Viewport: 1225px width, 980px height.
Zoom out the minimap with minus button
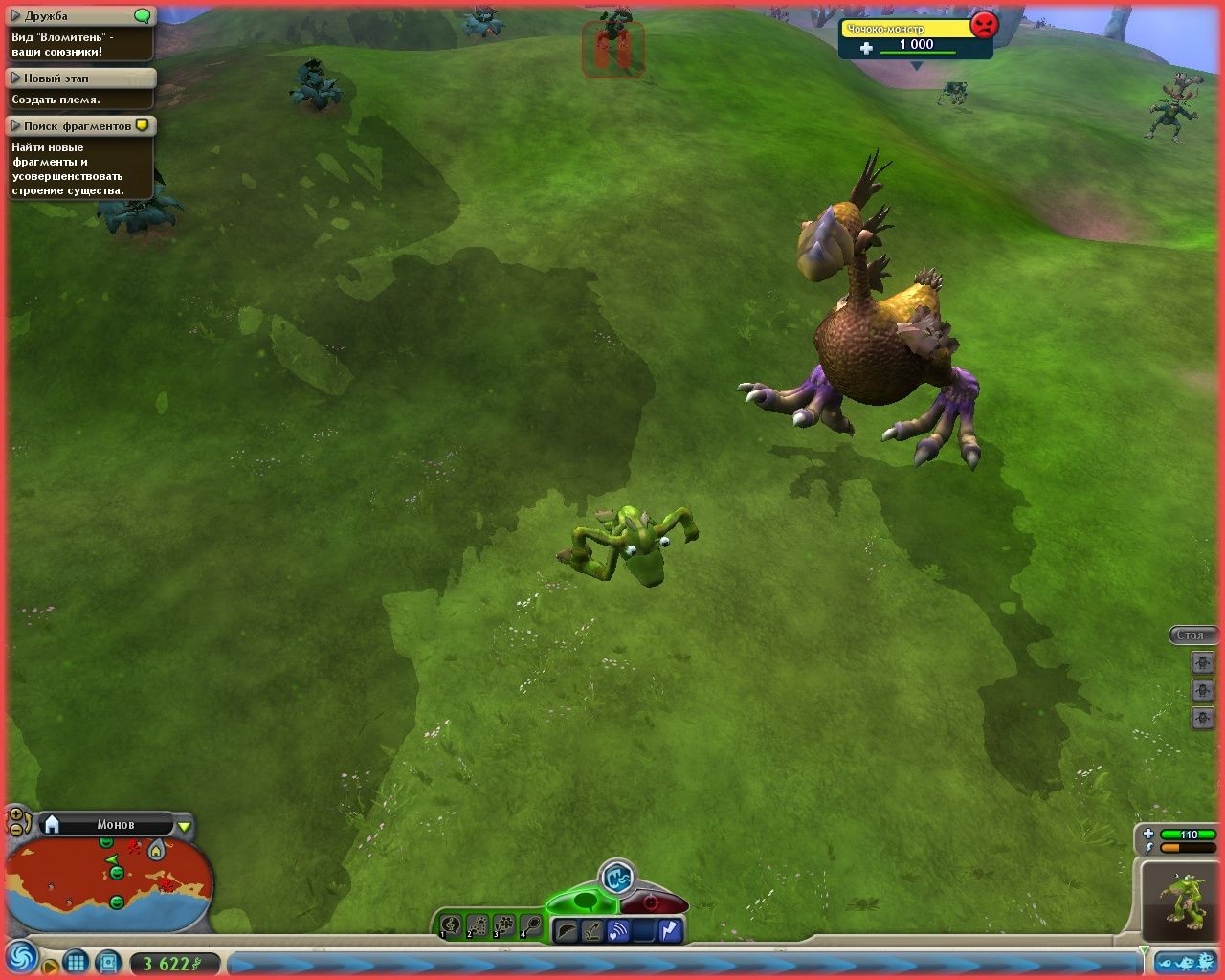(16, 830)
